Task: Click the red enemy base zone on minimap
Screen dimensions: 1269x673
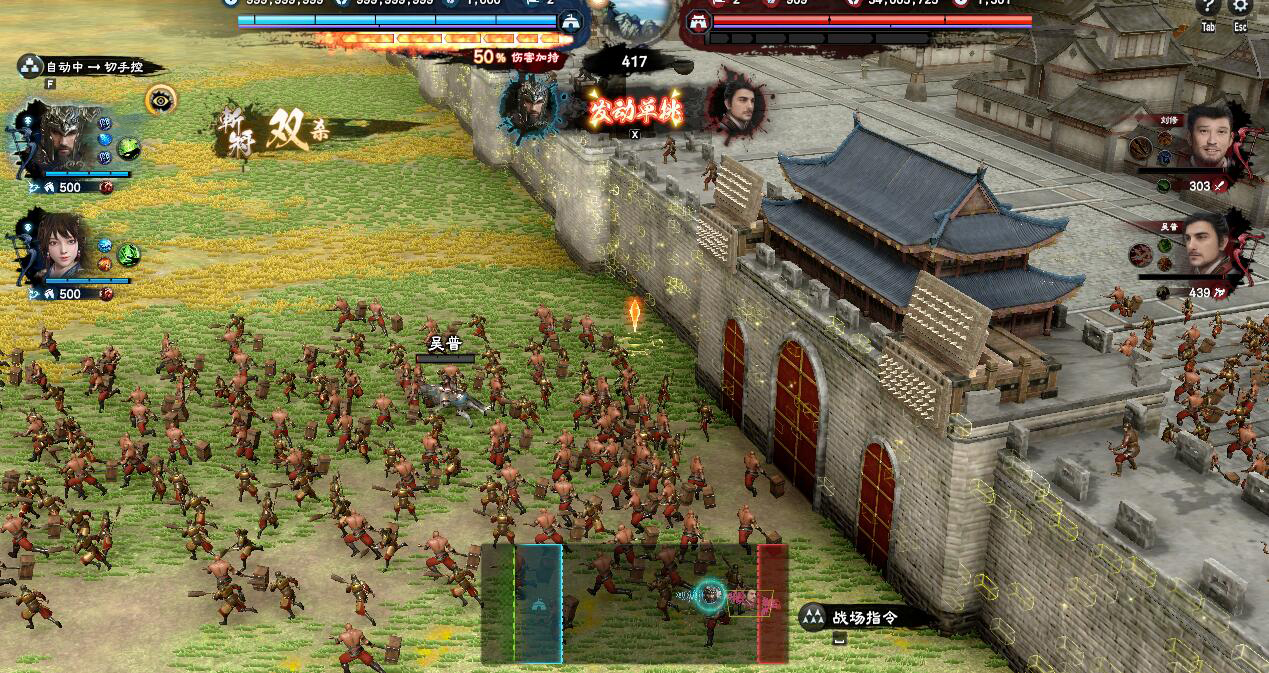Action: click(772, 603)
